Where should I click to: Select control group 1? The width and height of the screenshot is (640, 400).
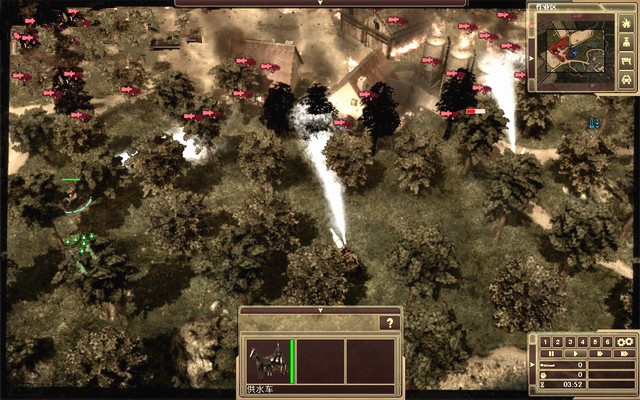click(x=546, y=342)
